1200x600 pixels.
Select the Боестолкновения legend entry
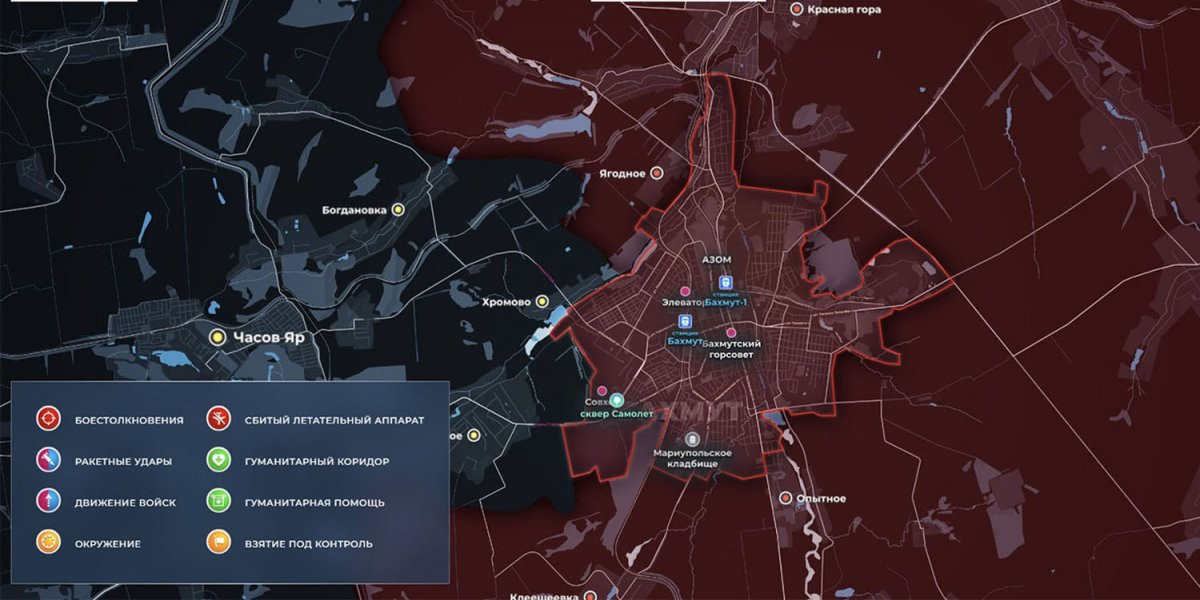pyautogui.click(x=47, y=420)
